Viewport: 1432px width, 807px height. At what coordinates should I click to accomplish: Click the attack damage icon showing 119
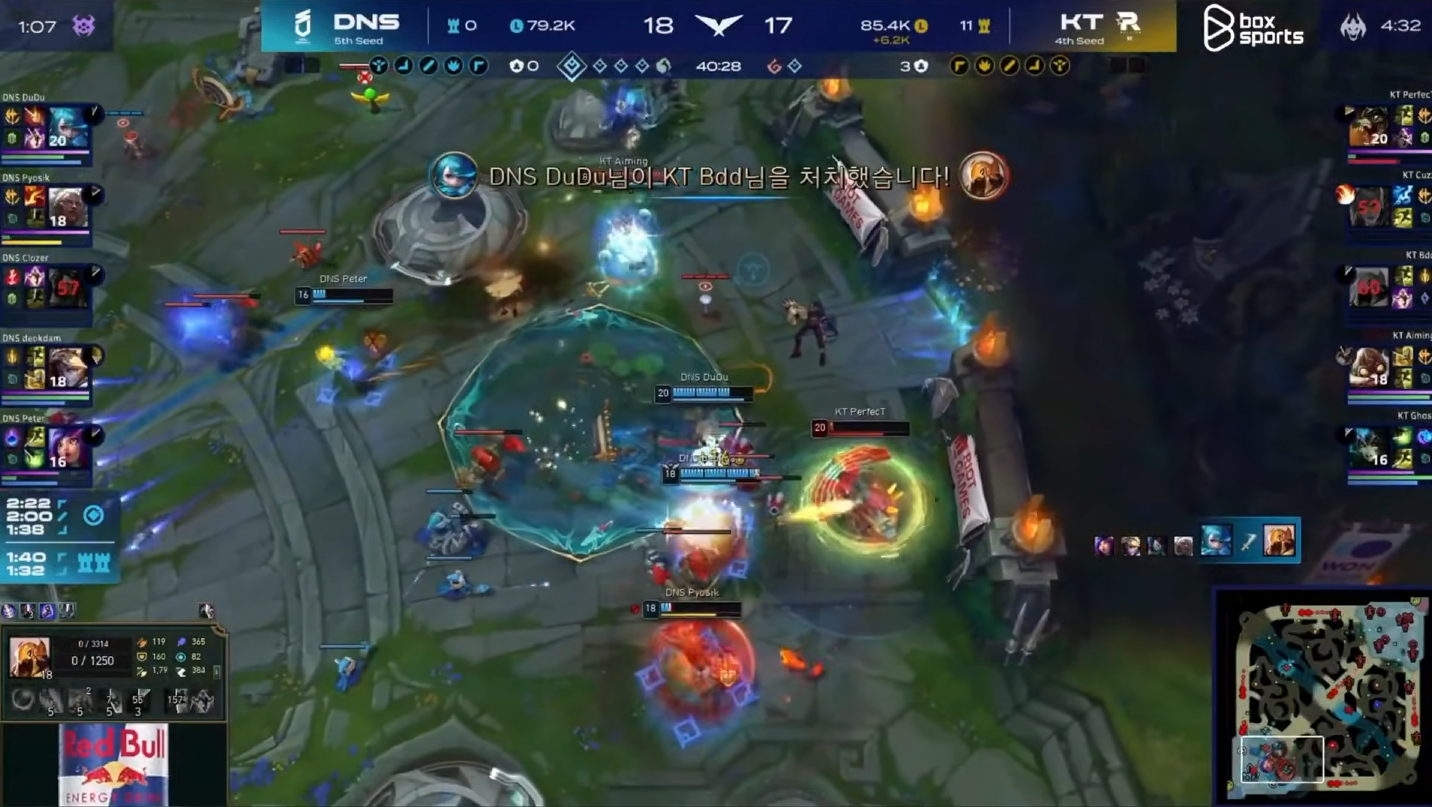(143, 642)
